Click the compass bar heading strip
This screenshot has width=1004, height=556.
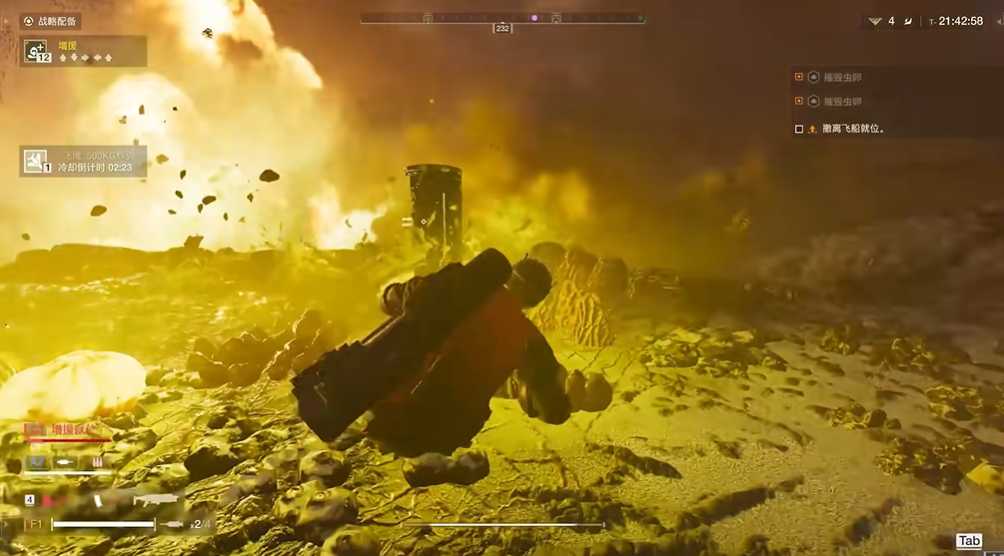click(x=502, y=18)
